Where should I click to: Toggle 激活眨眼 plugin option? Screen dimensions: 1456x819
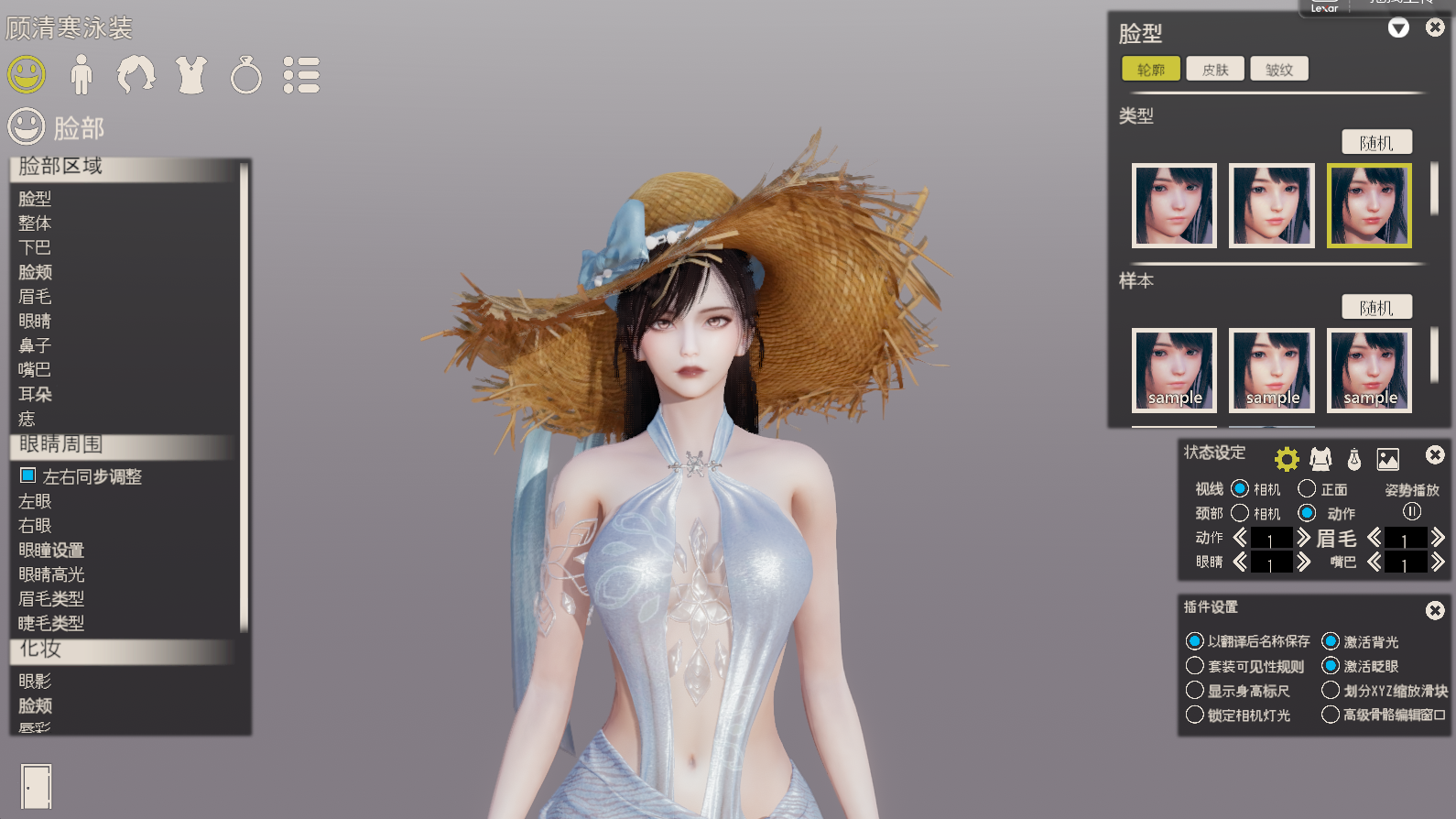[x=1331, y=666]
